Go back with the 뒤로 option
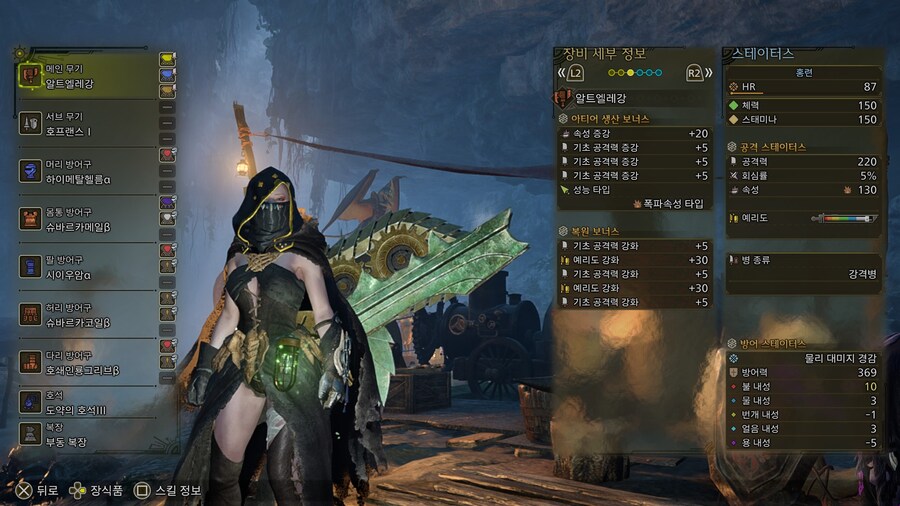This screenshot has width=900, height=506. (x=35, y=490)
